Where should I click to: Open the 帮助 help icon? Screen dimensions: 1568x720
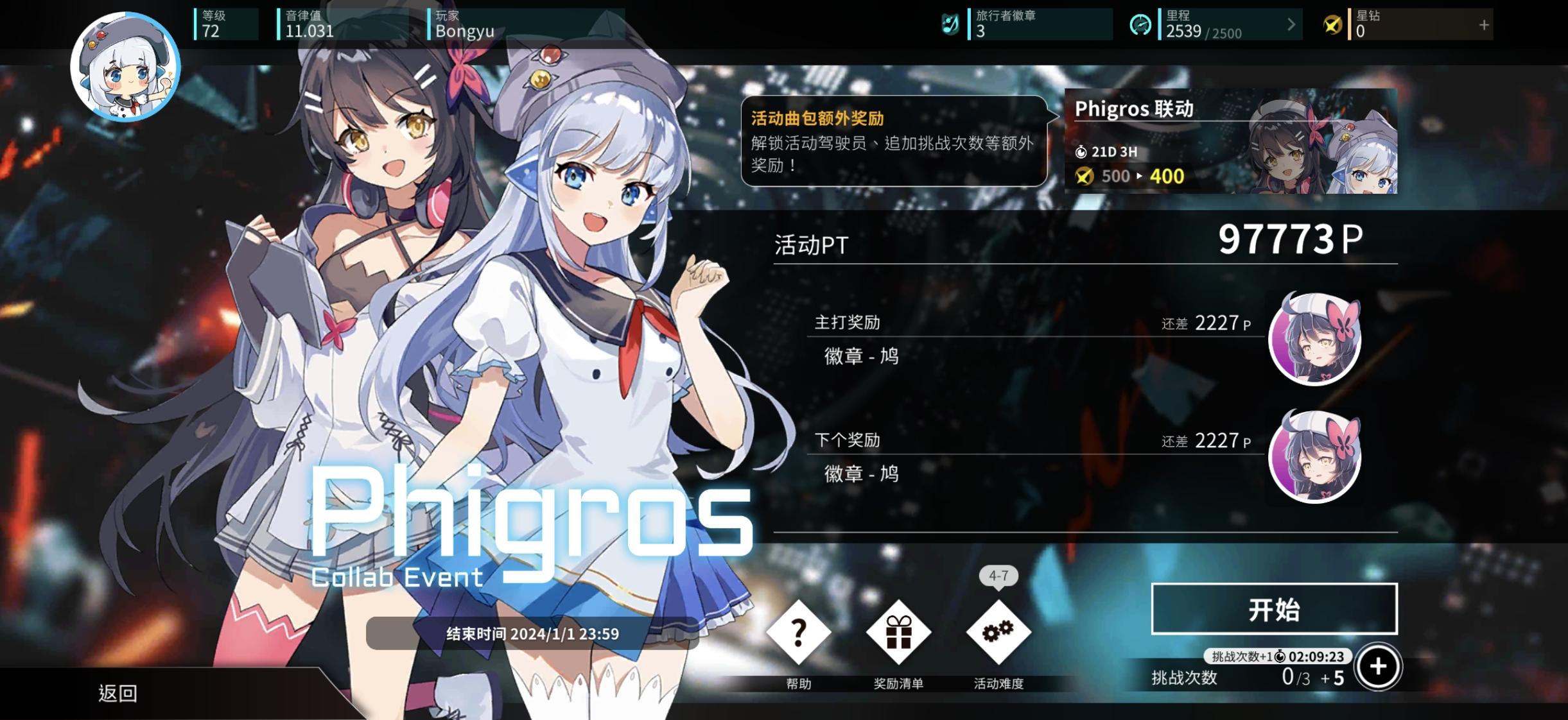click(x=798, y=632)
